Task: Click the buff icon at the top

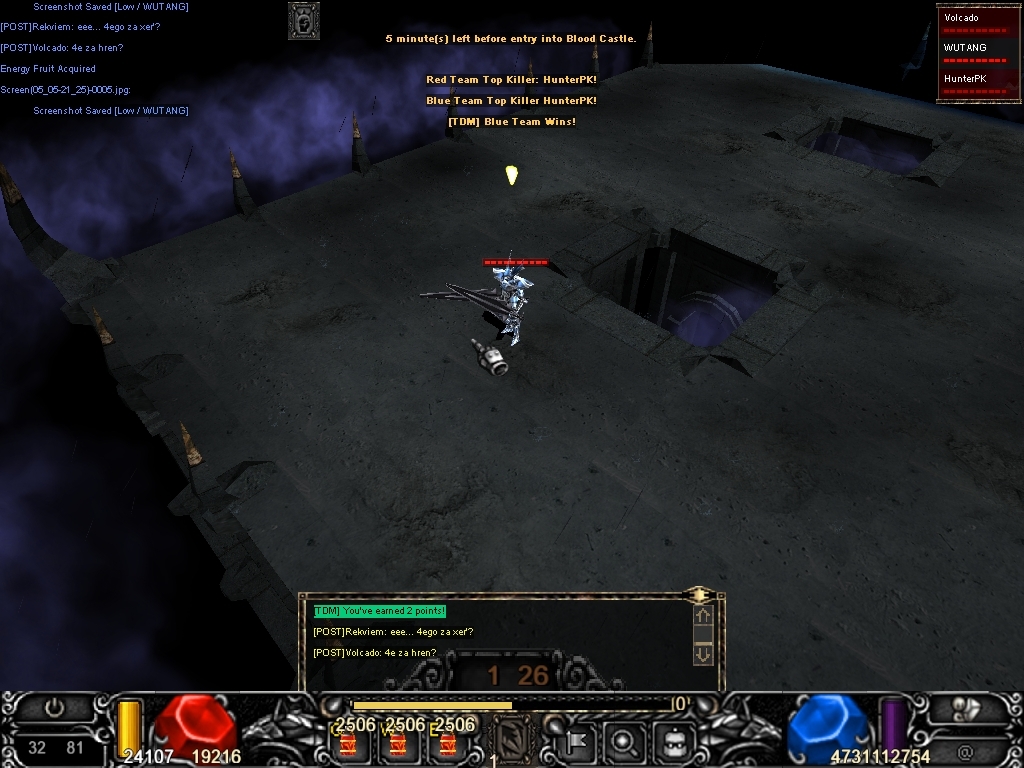Action: coord(304,20)
